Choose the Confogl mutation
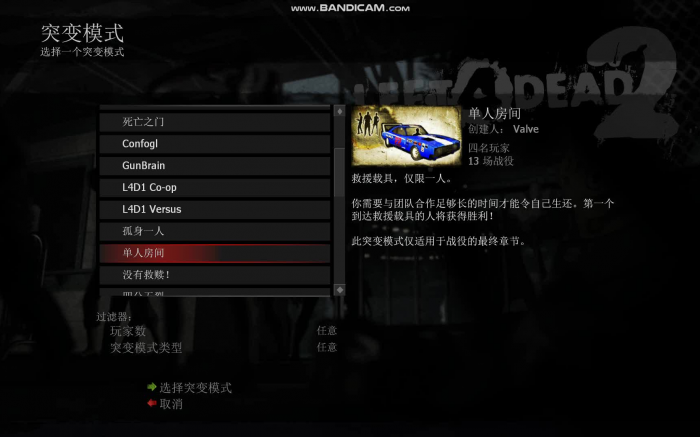700x437 pixels. 214,144
